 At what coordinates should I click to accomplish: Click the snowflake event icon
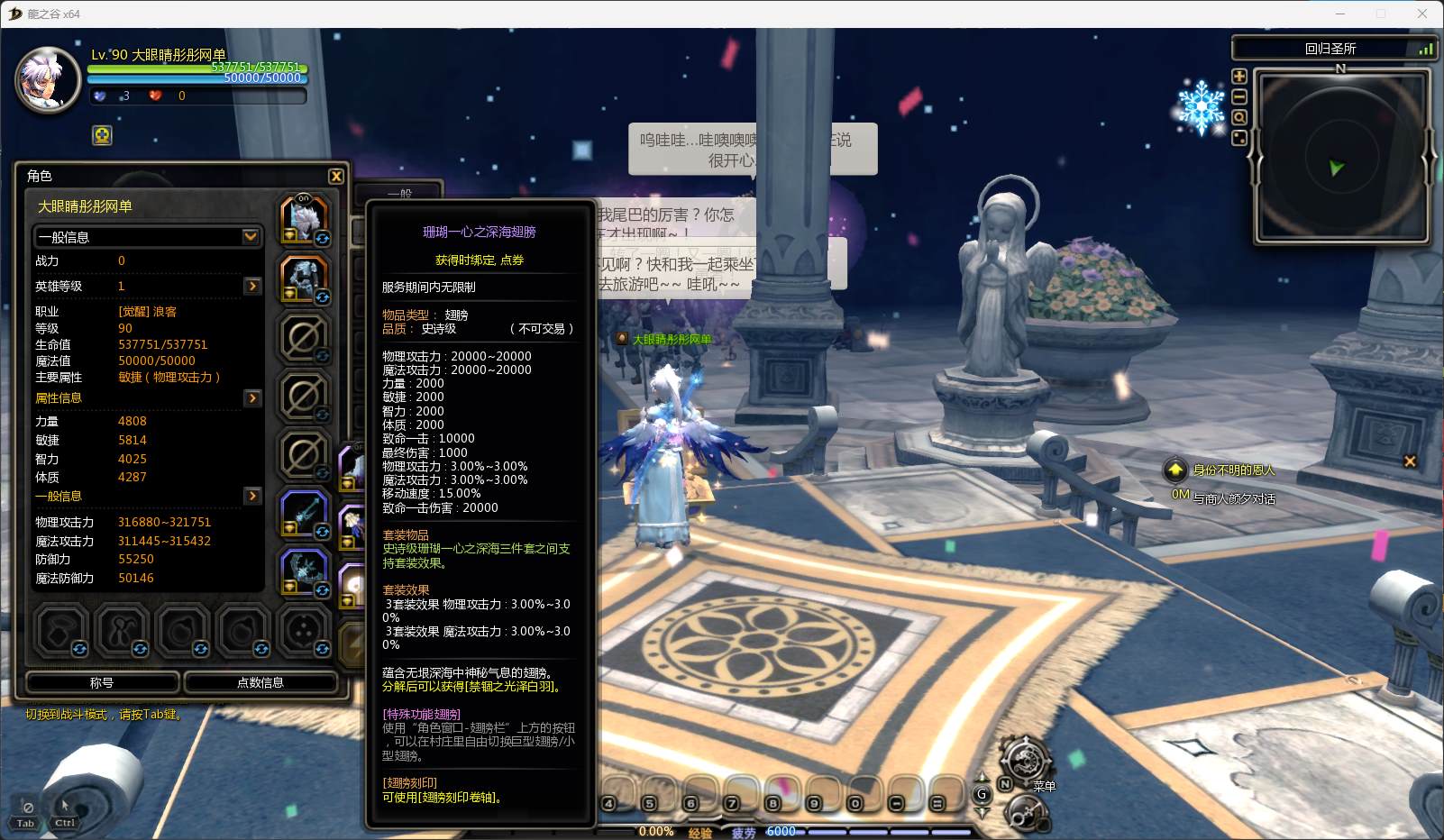pyautogui.click(x=1202, y=107)
